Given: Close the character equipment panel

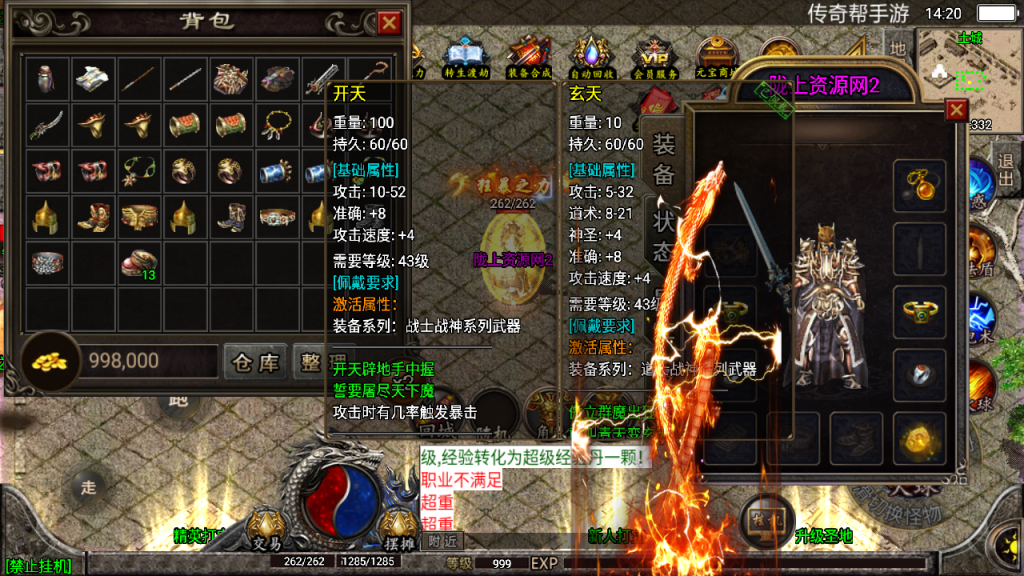Looking at the screenshot, I should (956, 110).
